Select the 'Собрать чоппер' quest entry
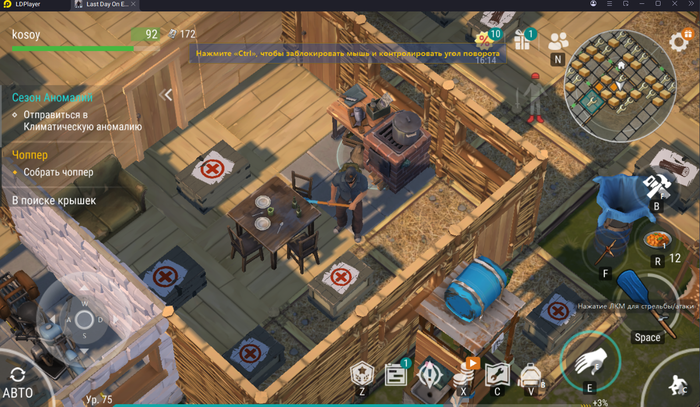700x407 pixels. pos(62,172)
